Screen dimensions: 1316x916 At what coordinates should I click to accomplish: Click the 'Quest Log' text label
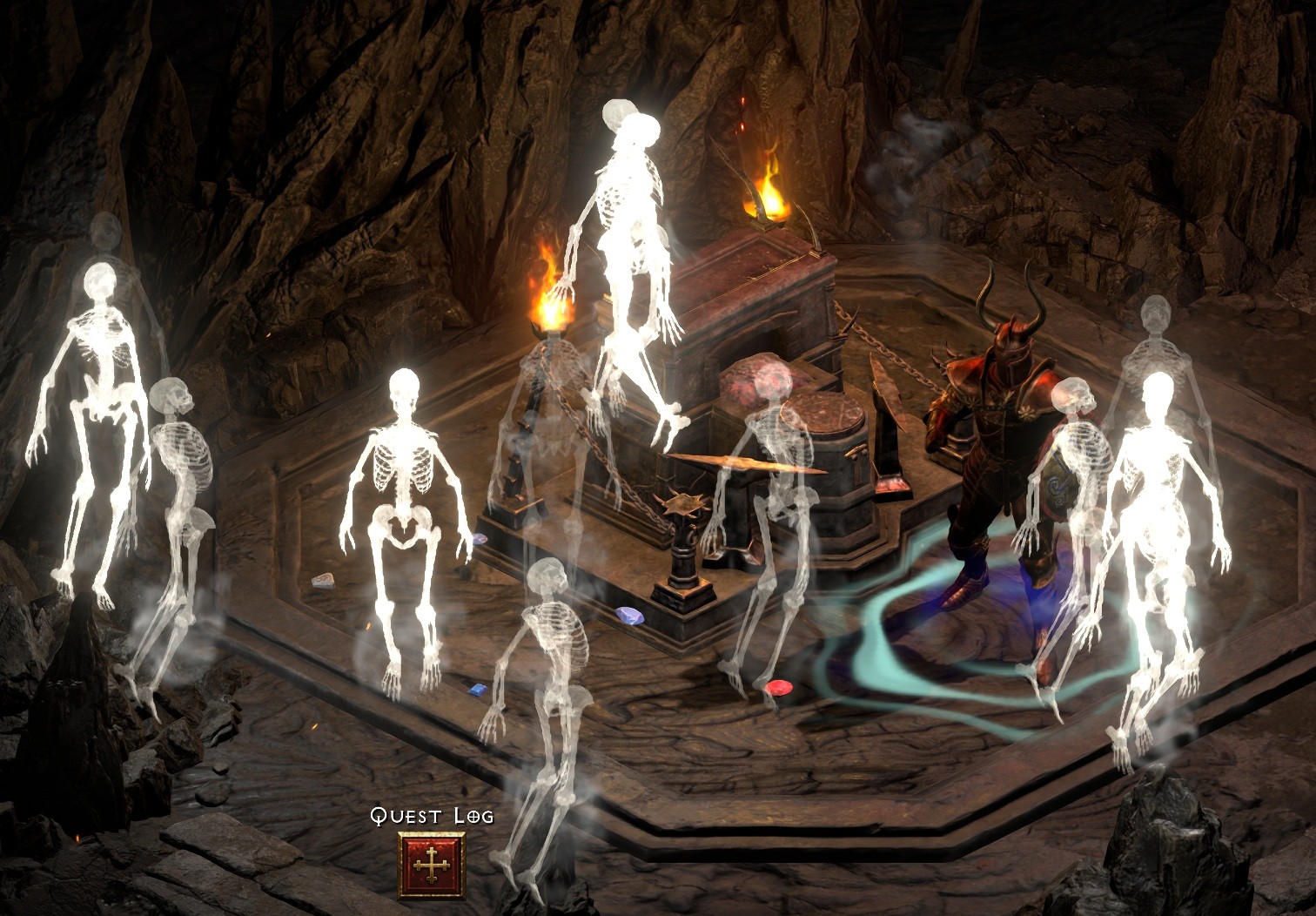432,817
